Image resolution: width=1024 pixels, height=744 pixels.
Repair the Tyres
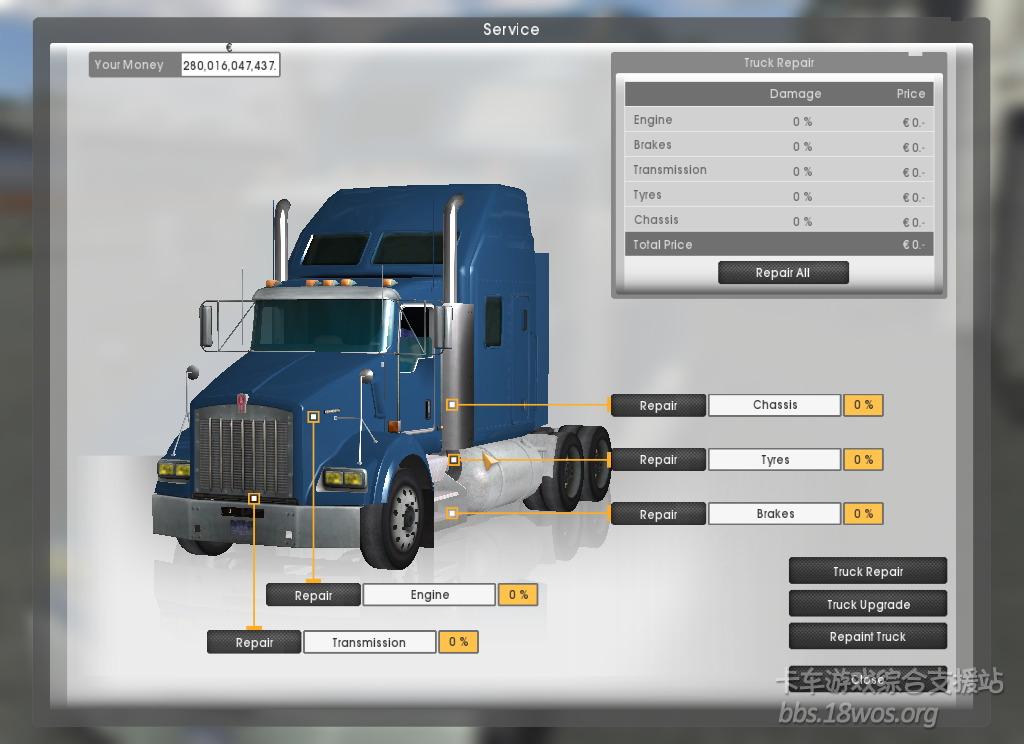pyautogui.click(x=658, y=460)
